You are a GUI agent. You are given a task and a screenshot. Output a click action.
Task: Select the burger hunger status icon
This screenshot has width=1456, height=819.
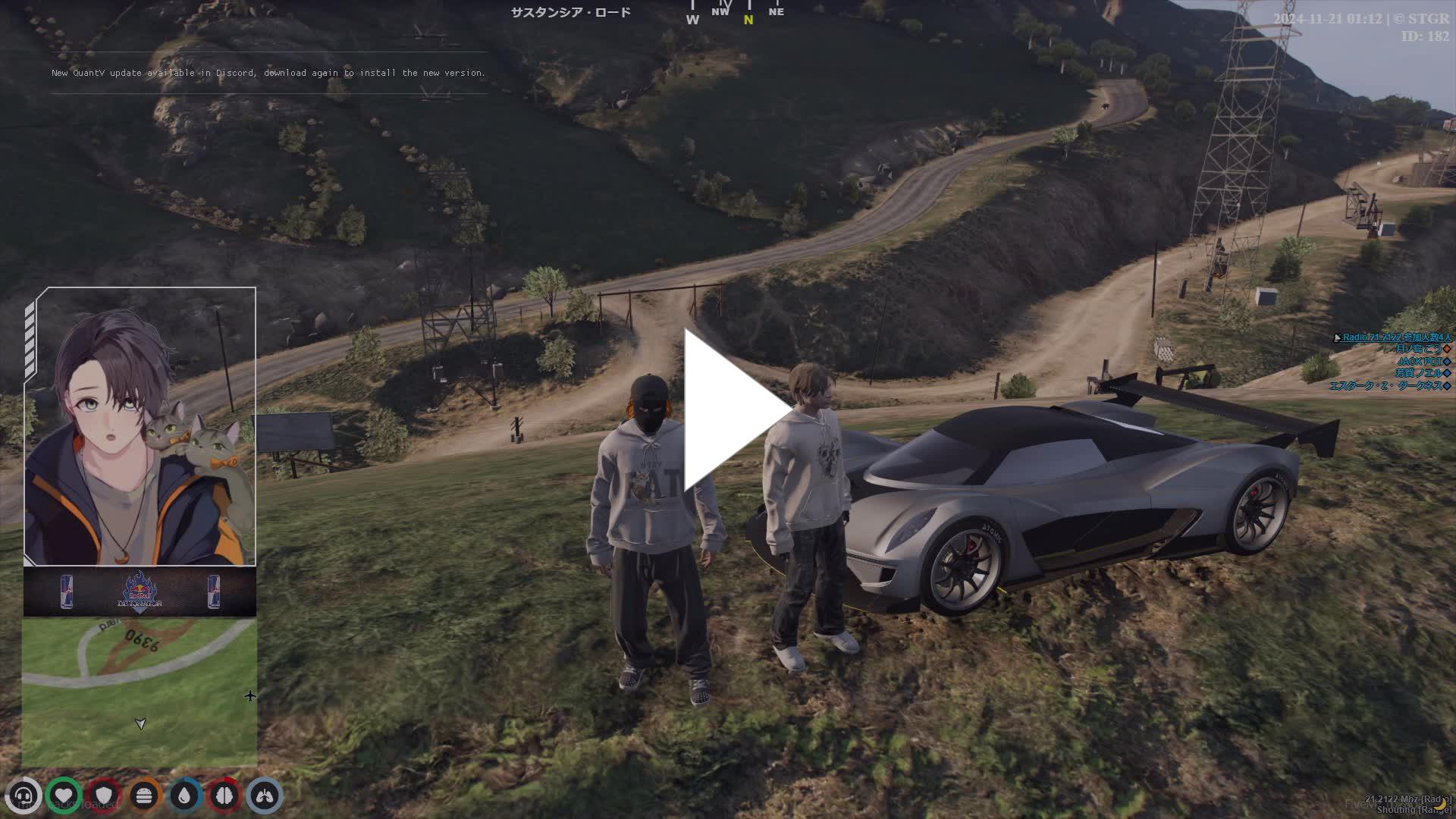pyautogui.click(x=144, y=795)
